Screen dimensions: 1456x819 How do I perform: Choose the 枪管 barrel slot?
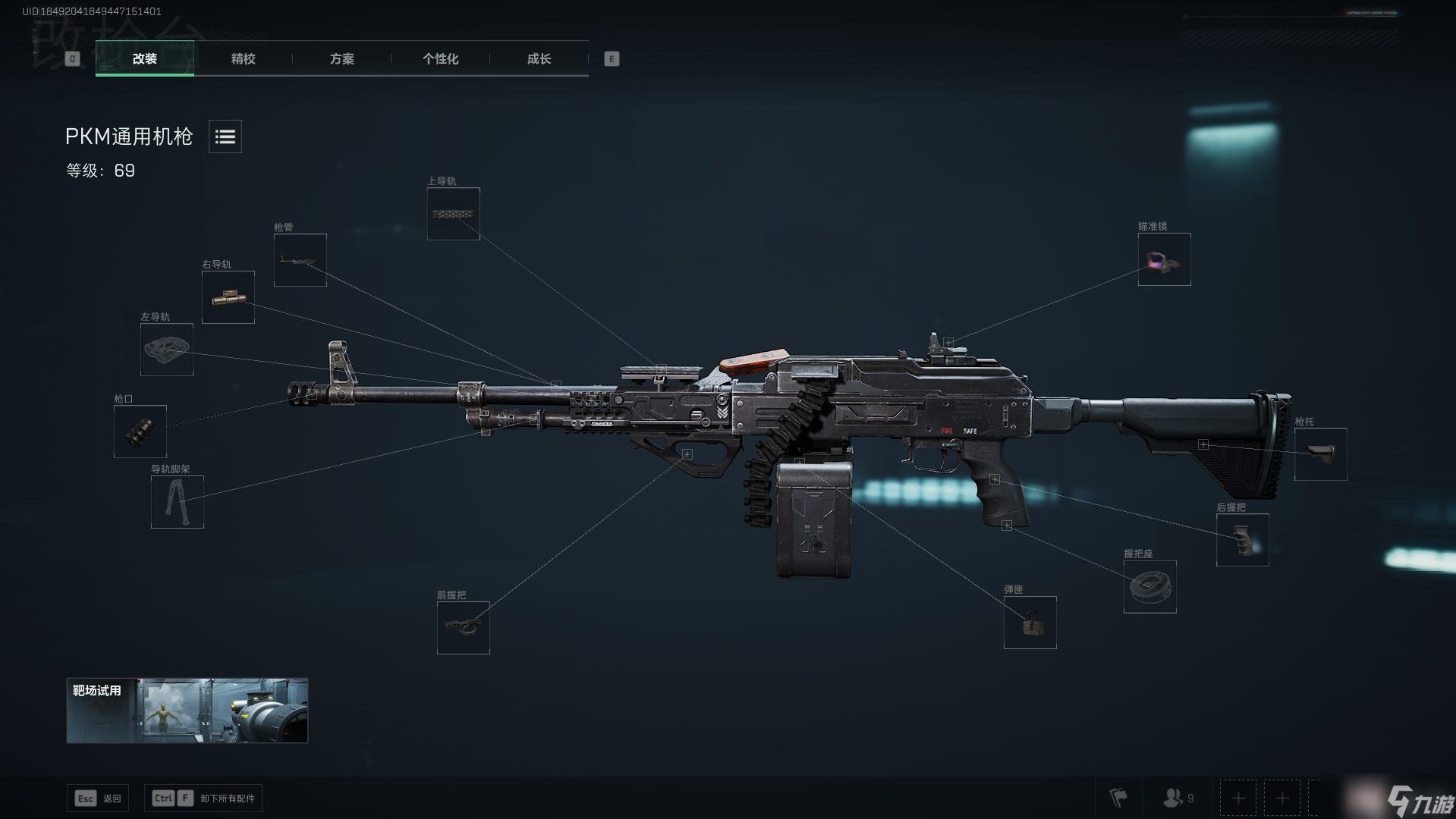click(300, 260)
